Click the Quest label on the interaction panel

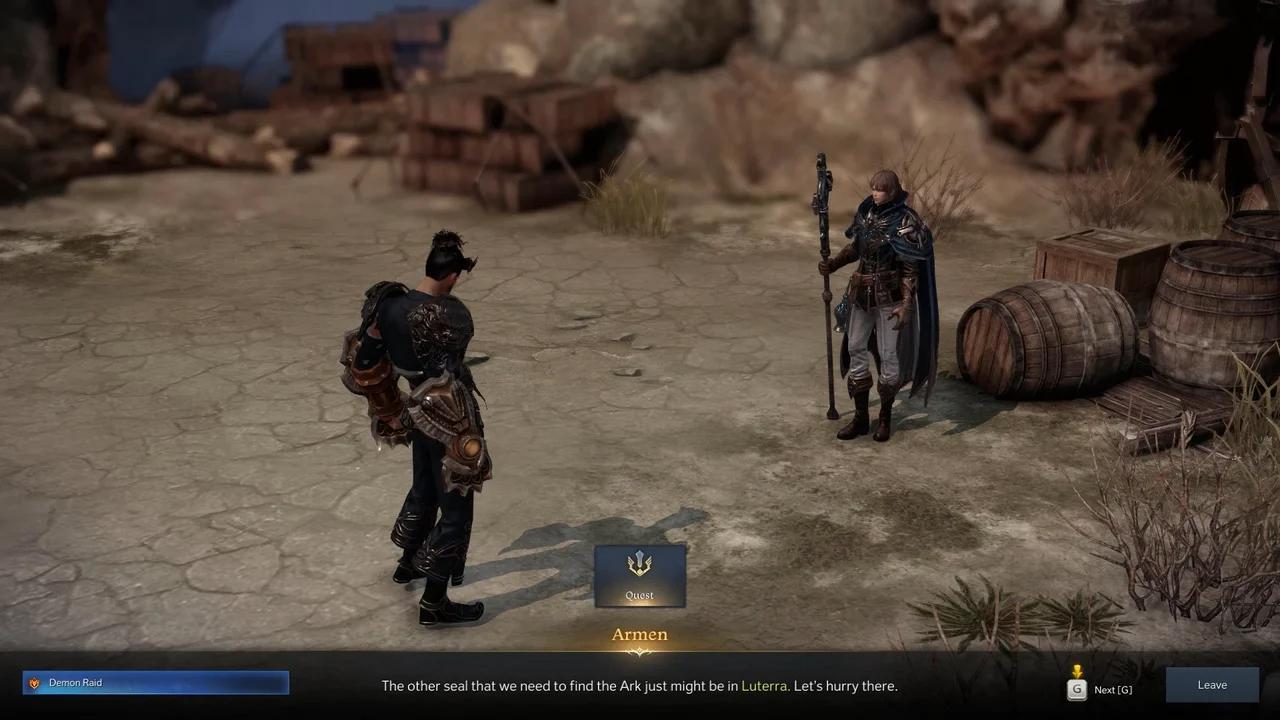click(x=639, y=594)
